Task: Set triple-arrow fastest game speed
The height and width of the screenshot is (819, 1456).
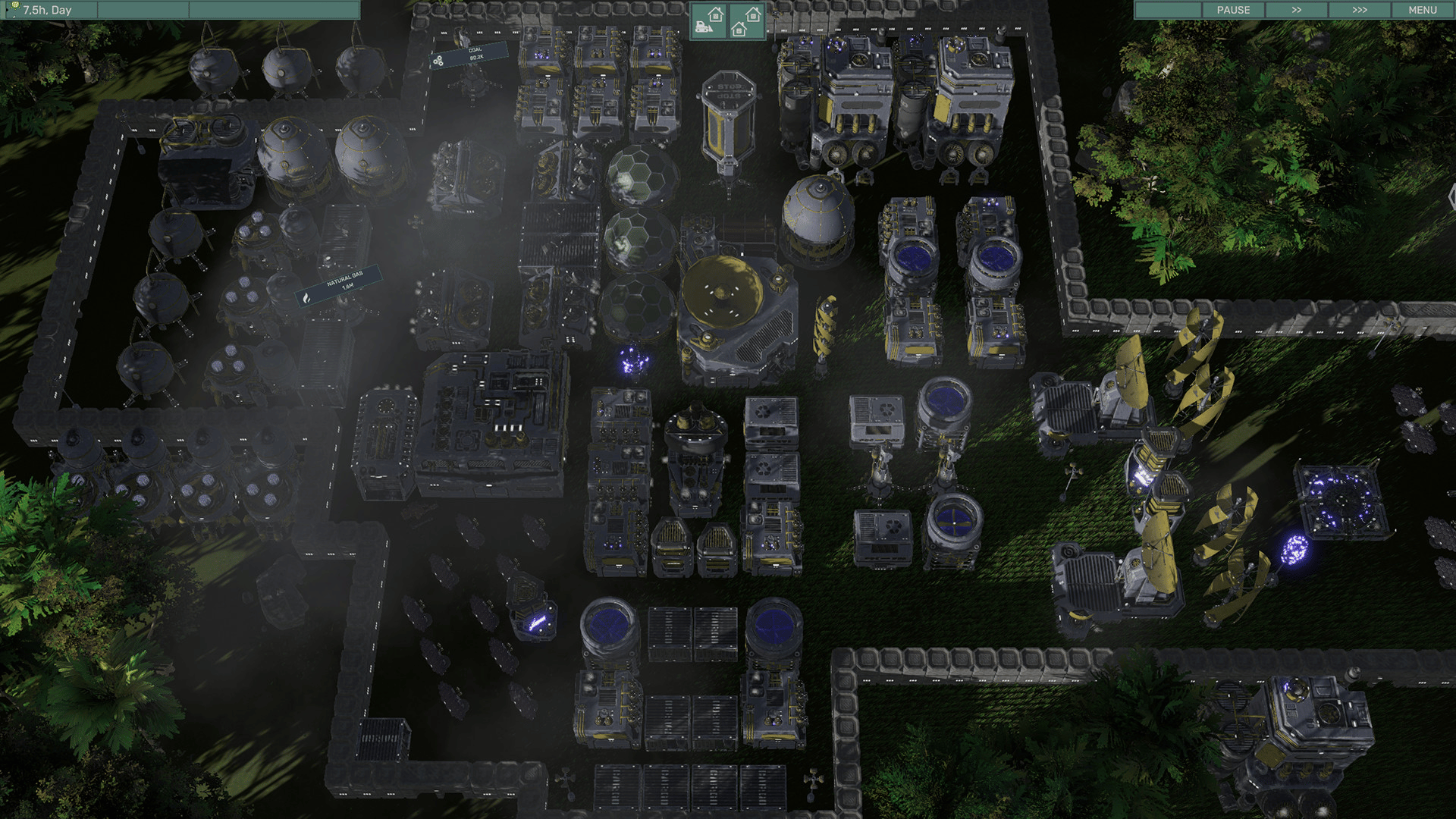Action: (x=1359, y=10)
